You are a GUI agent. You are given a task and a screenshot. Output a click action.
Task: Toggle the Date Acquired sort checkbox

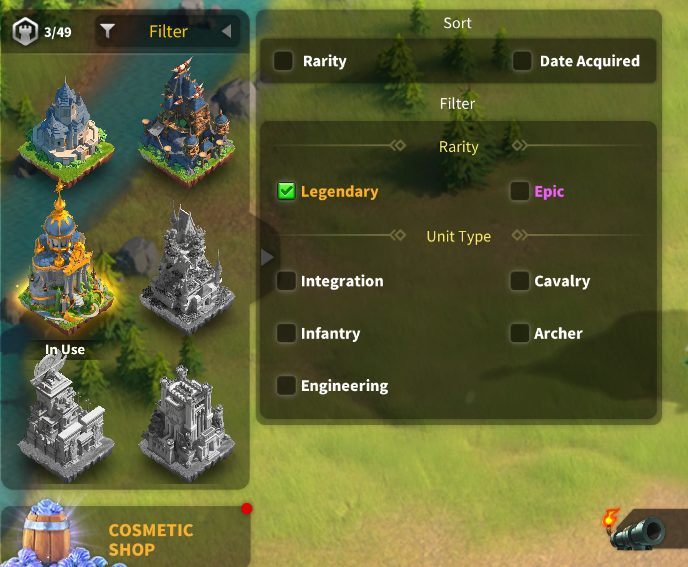(x=522, y=61)
